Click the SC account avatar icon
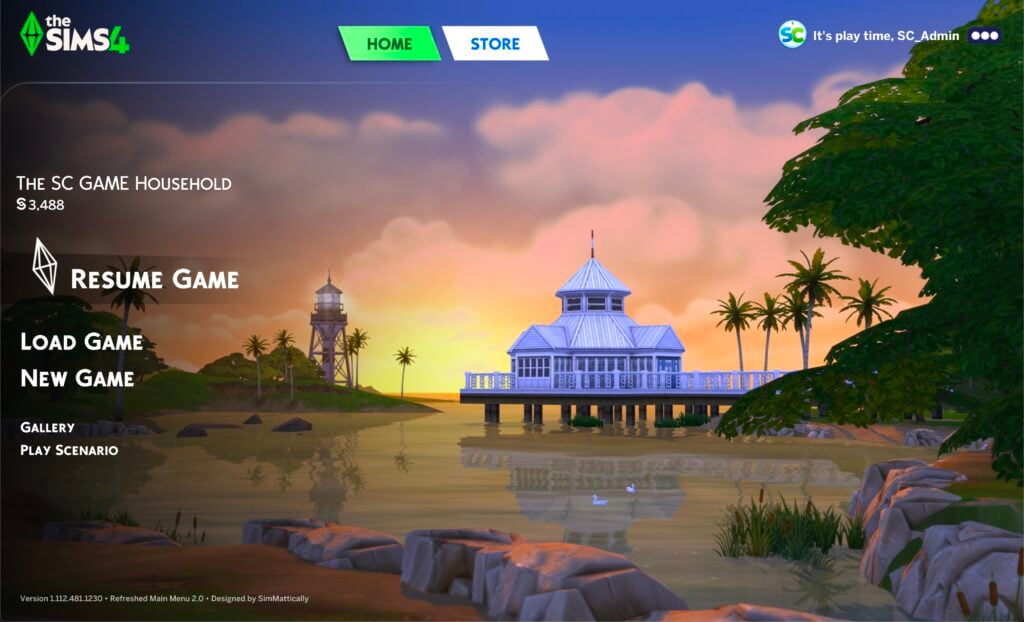Screen dimensions: 1024x622 point(792,34)
